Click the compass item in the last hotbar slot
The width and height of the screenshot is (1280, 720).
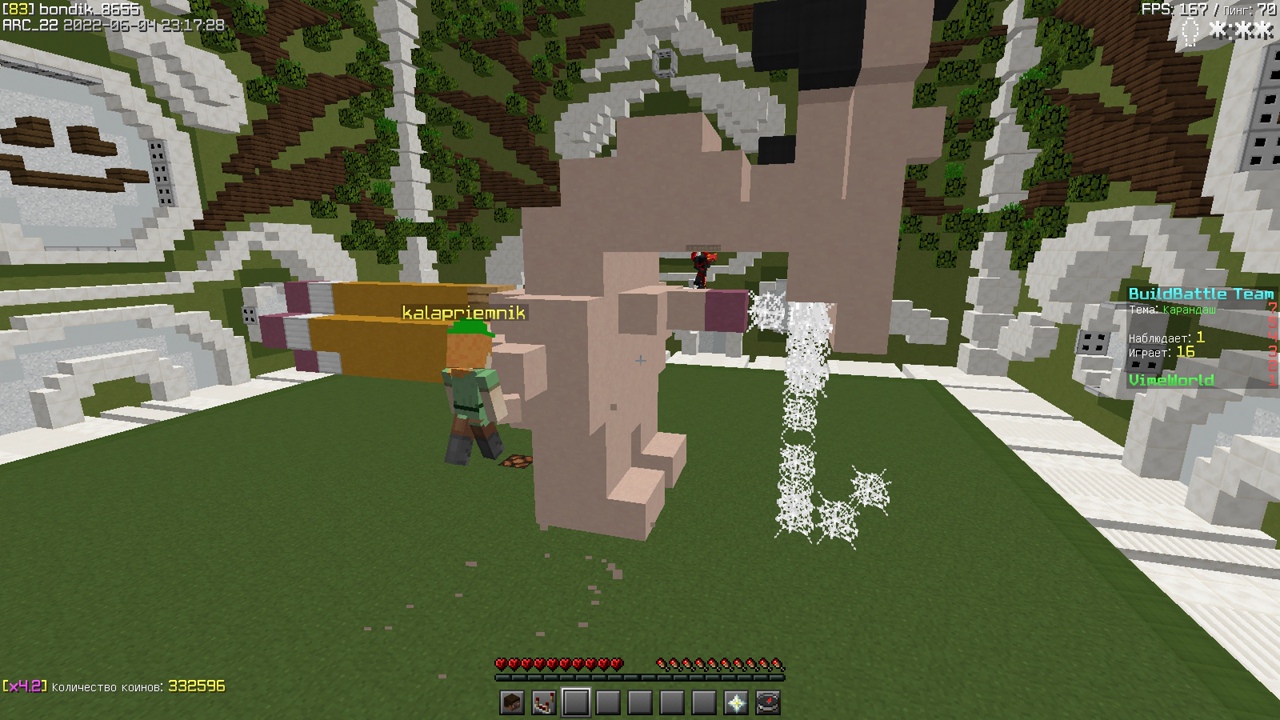click(x=768, y=703)
